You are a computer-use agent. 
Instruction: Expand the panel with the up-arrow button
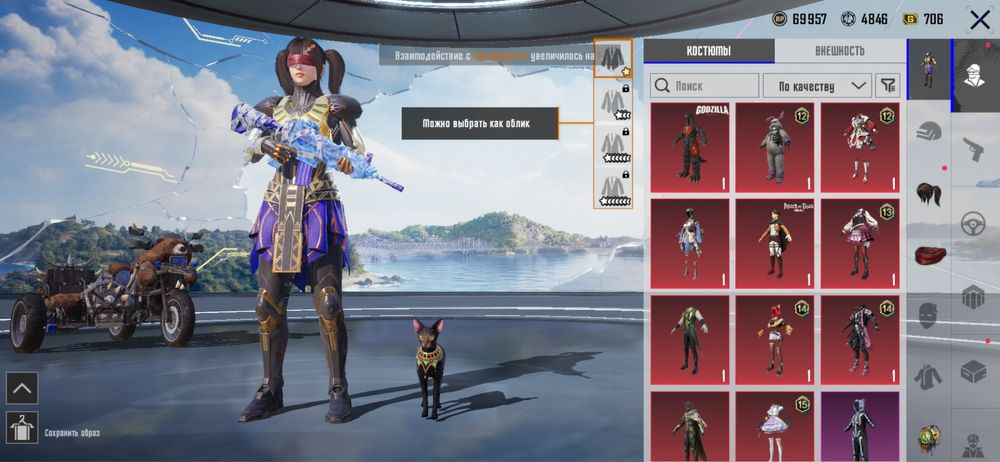(x=22, y=387)
